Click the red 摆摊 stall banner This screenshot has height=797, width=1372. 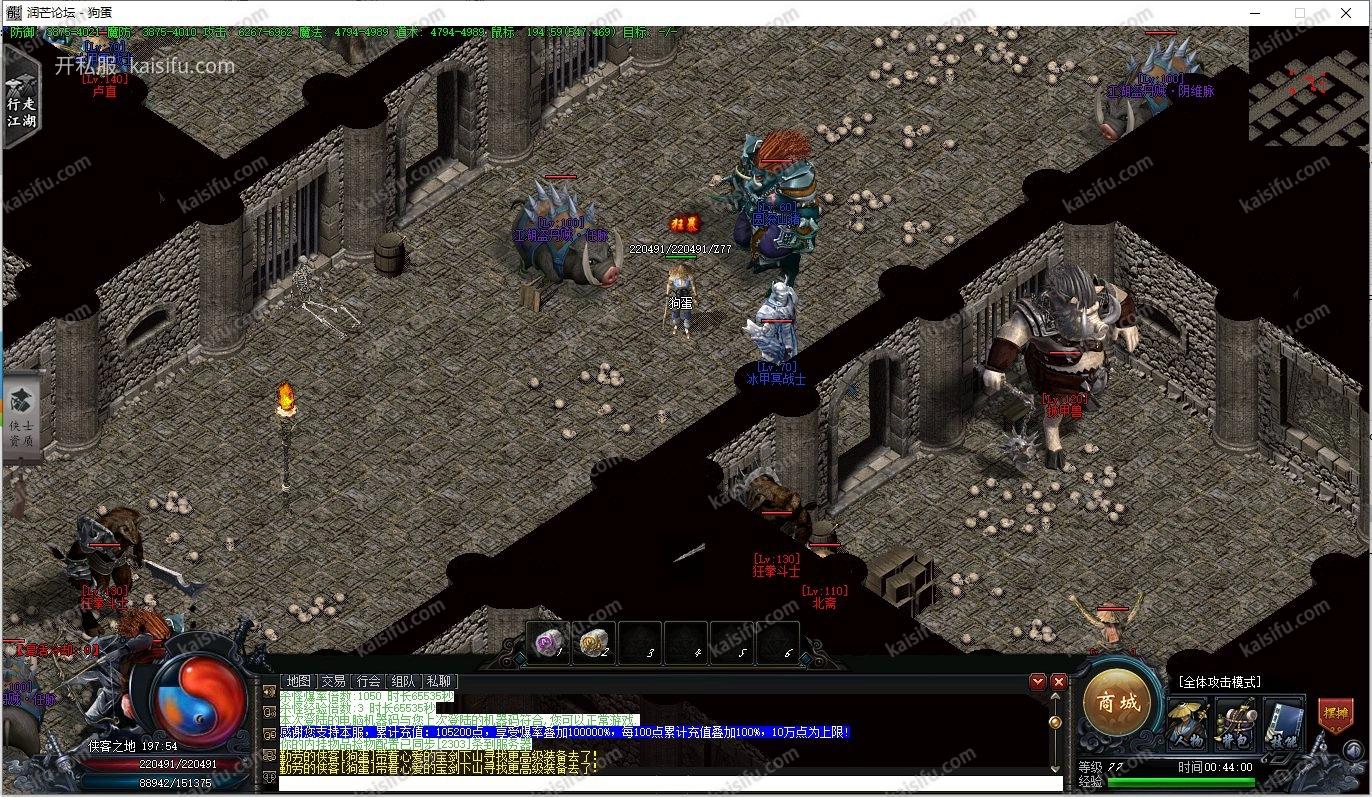click(1335, 715)
